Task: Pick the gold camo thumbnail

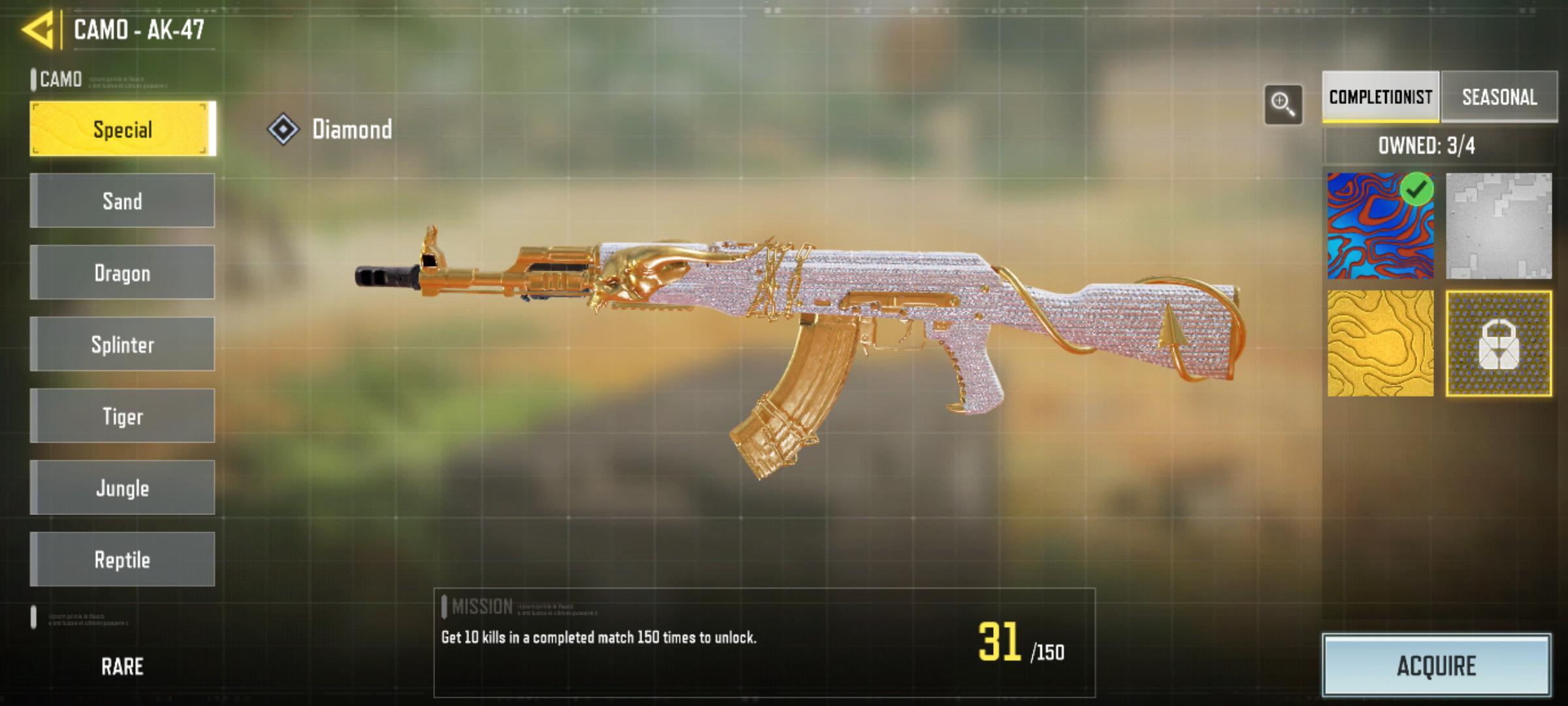Action: (1380, 344)
